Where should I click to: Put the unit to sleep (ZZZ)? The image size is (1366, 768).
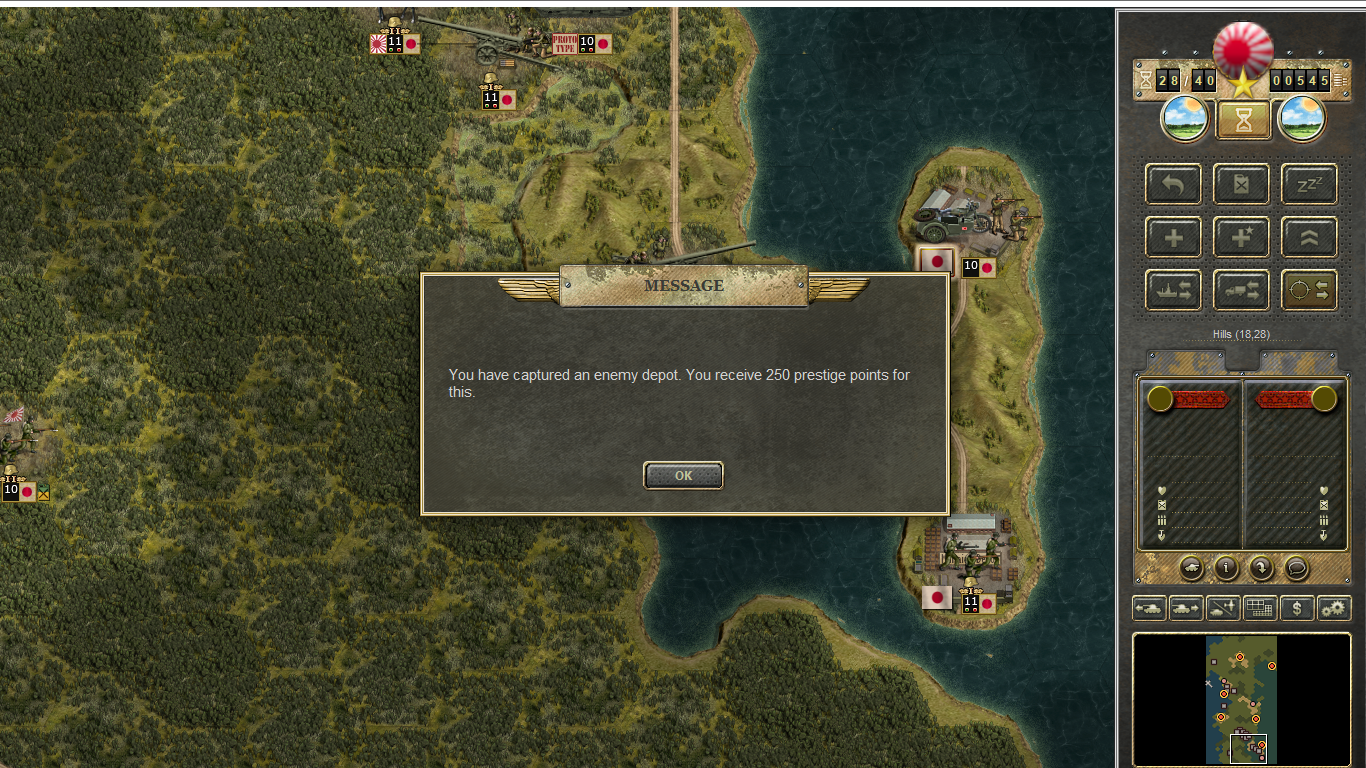coord(1309,185)
